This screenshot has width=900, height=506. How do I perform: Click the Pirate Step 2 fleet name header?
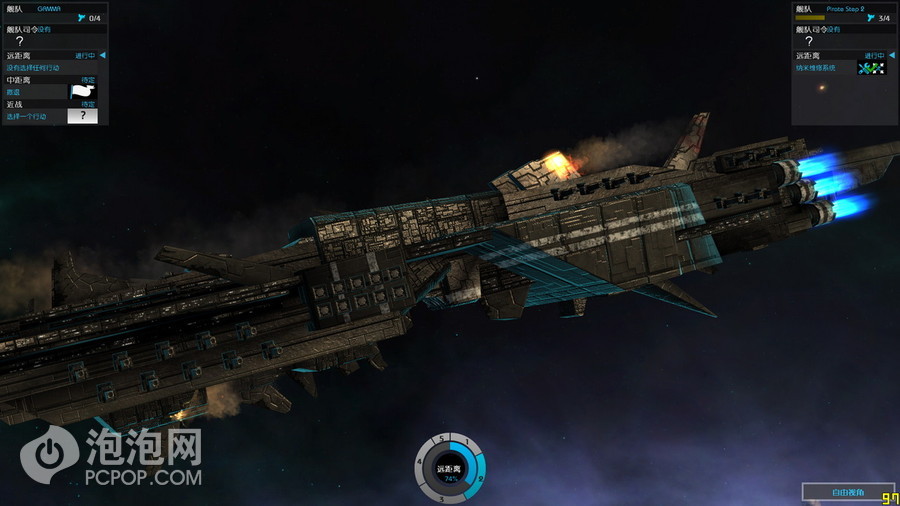[x=844, y=8]
